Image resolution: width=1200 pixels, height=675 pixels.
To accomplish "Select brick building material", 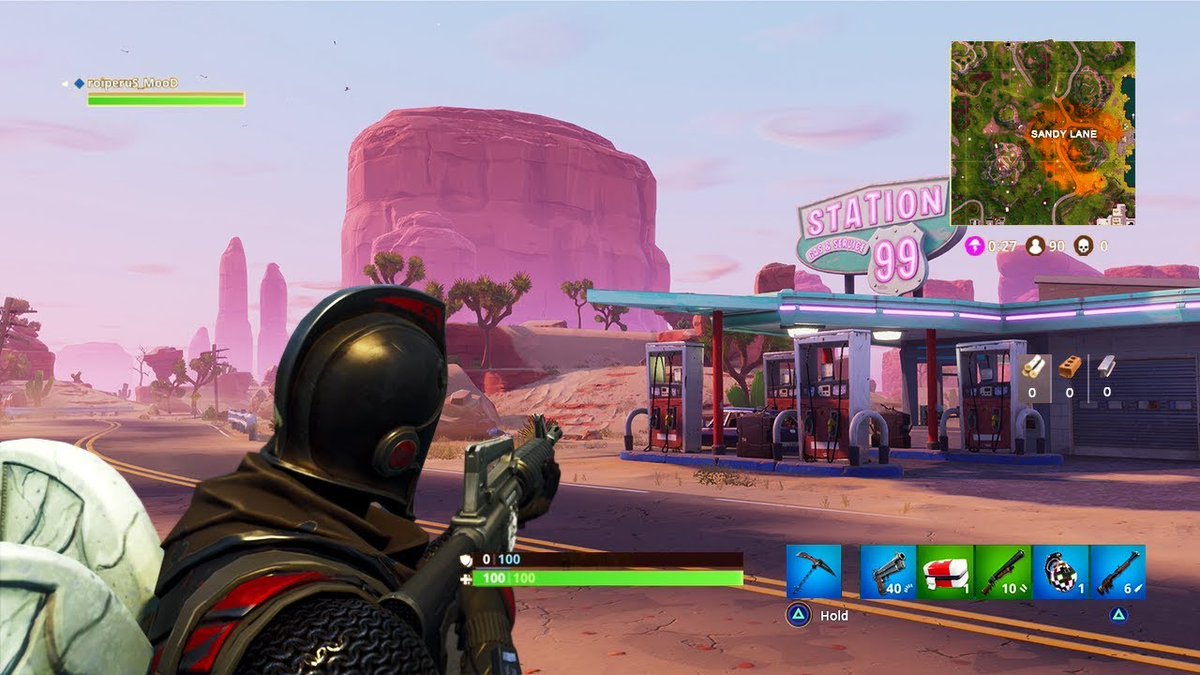I will [x=1069, y=367].
